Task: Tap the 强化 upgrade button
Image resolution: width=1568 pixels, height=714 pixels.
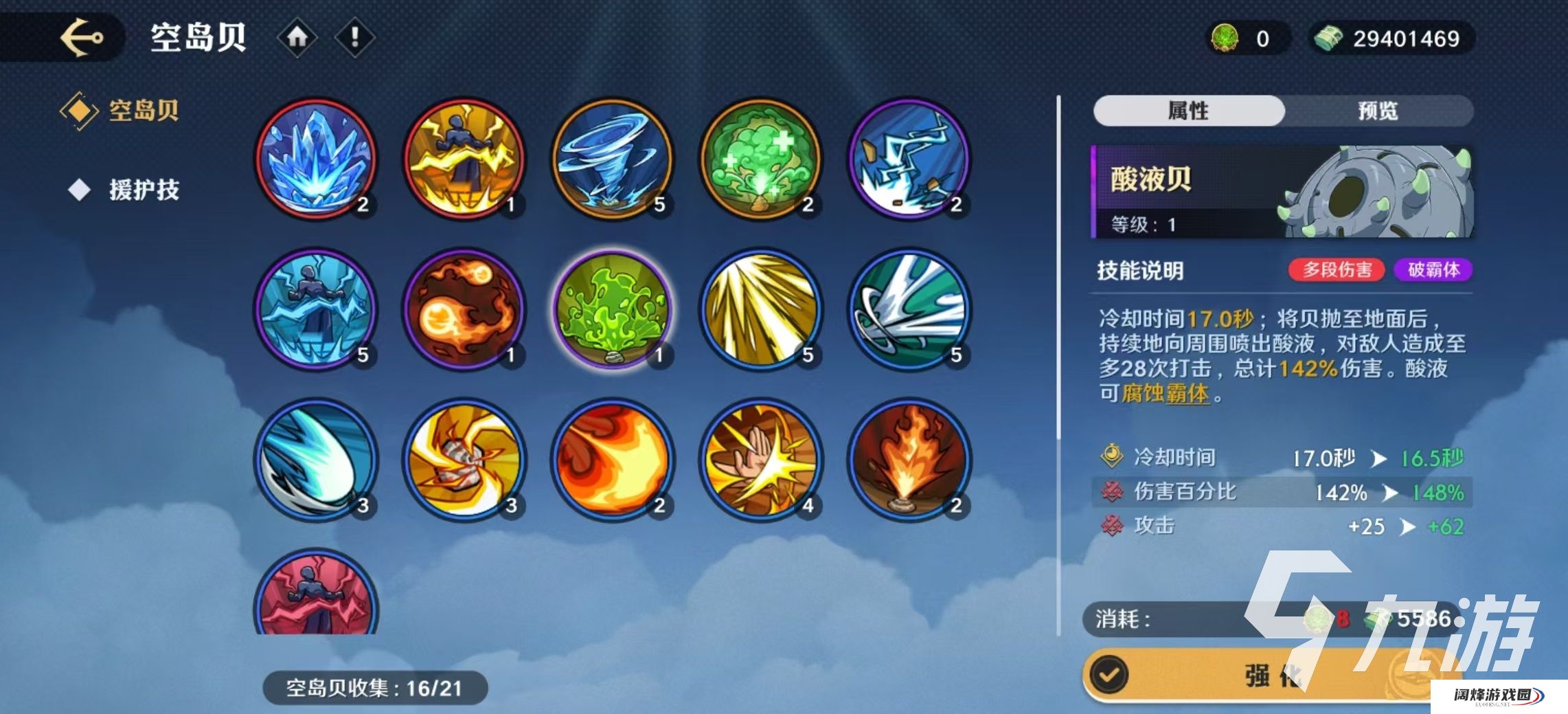Action: tap(1271, 676)
